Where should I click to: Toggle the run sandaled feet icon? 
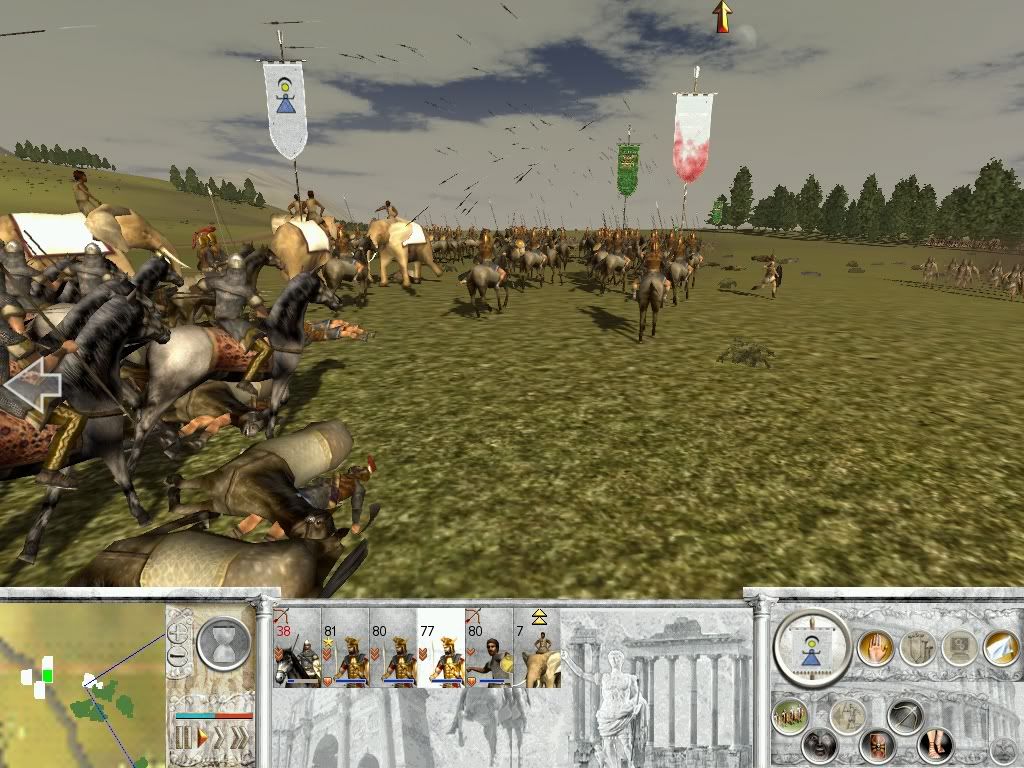click(x=935, y=745)
